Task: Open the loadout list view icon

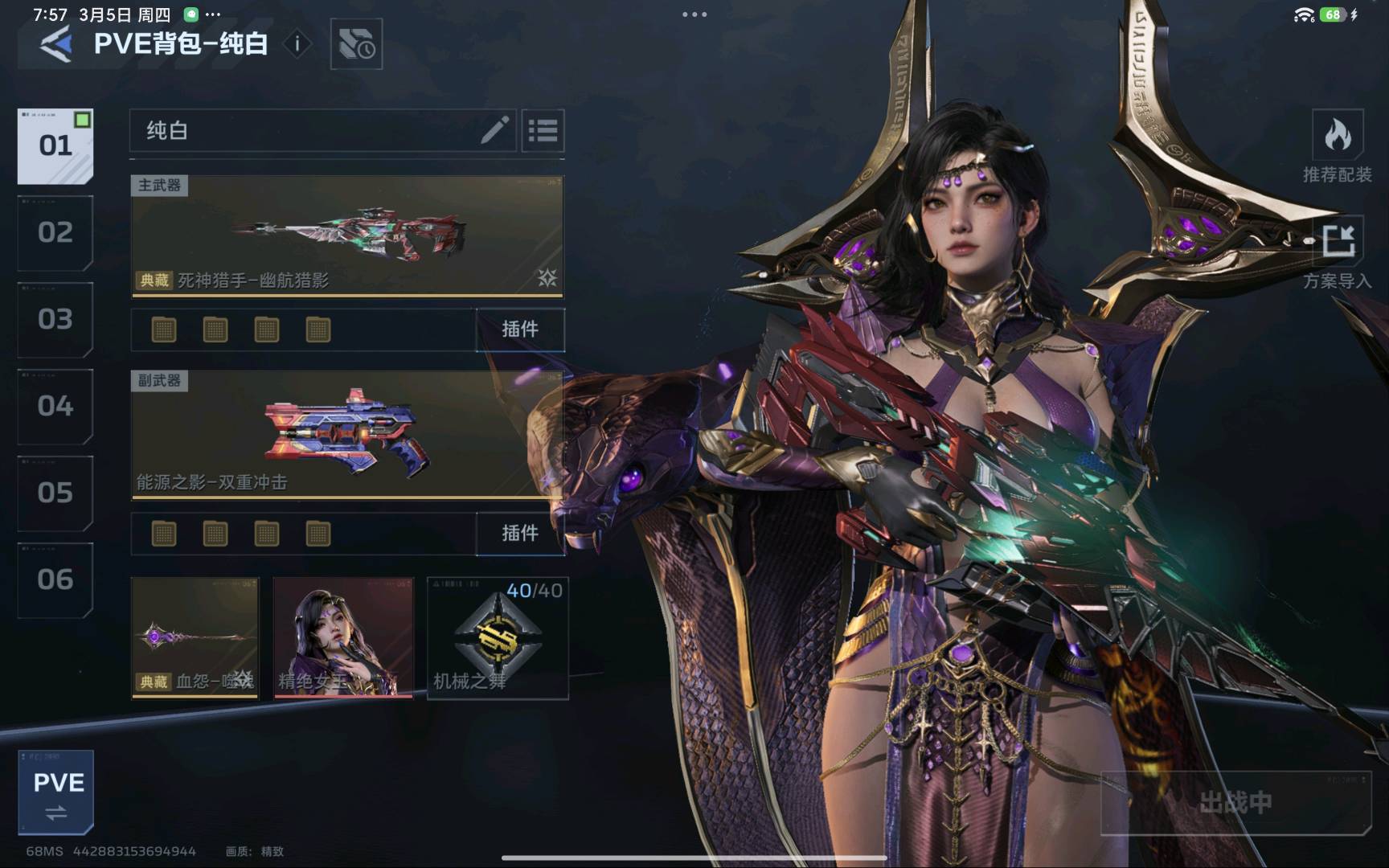Action: 543,130
